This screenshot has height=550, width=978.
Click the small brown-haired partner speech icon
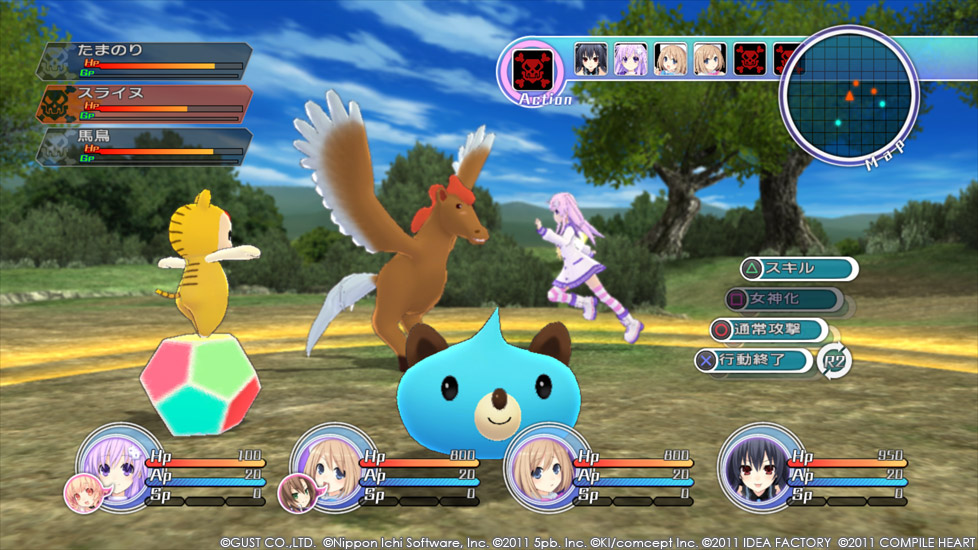[296, 492]
